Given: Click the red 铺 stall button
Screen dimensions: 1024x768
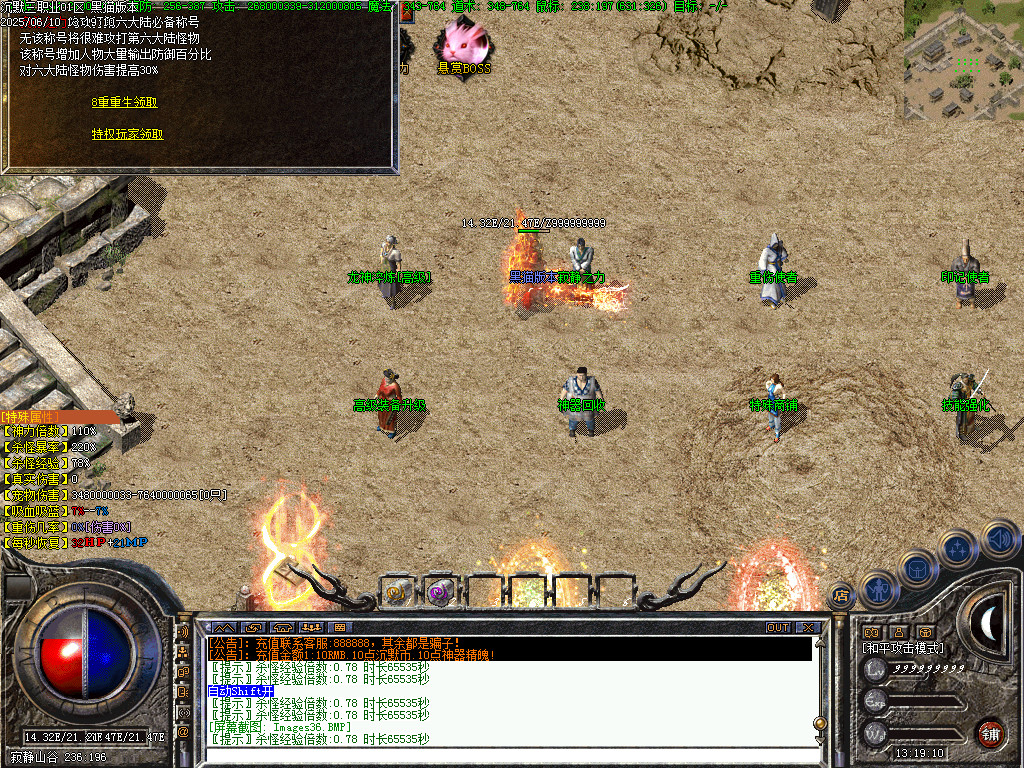Looking at the screenshot, I should coord(990,733).
